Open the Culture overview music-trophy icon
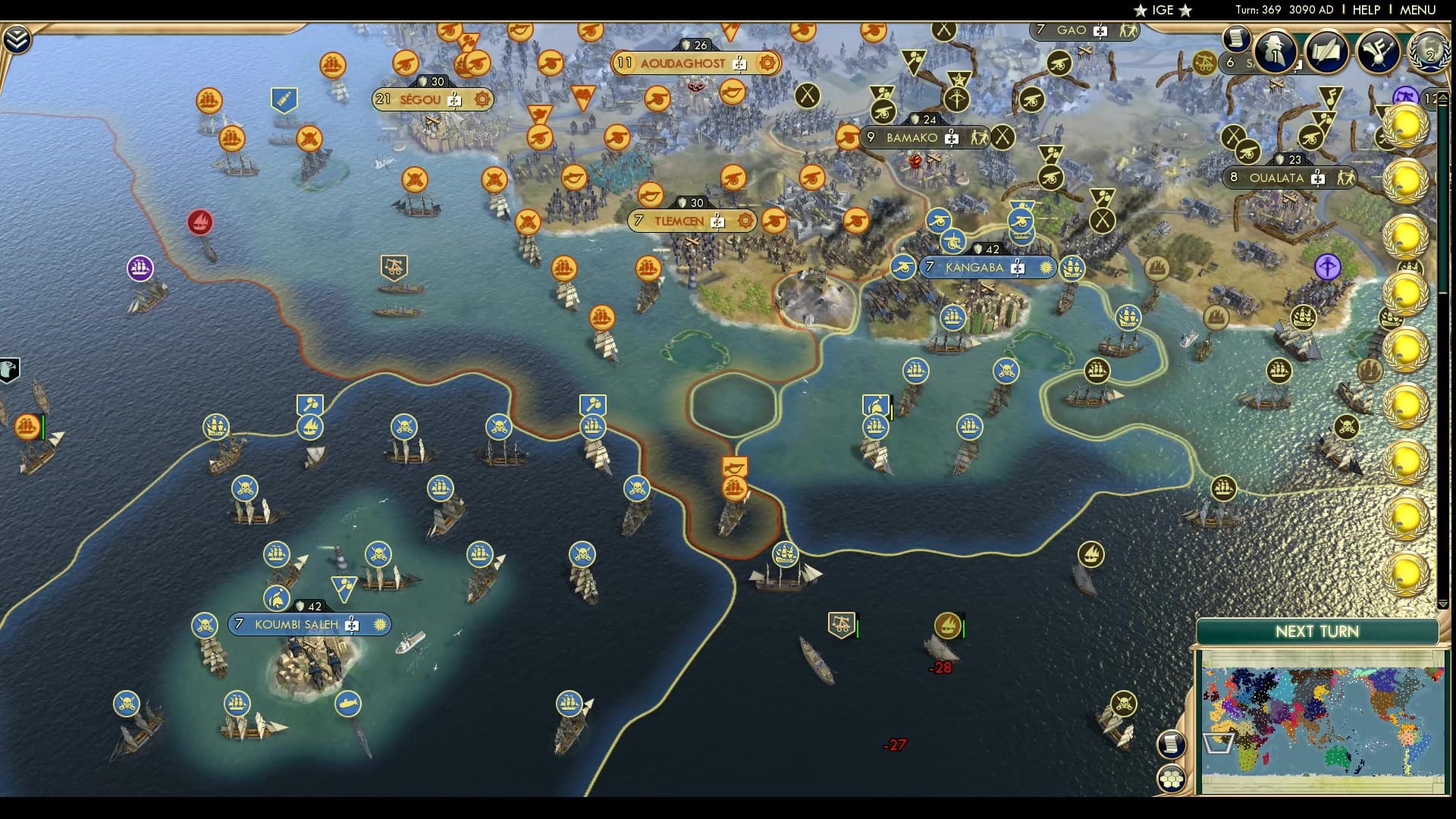 (1379, 52)
